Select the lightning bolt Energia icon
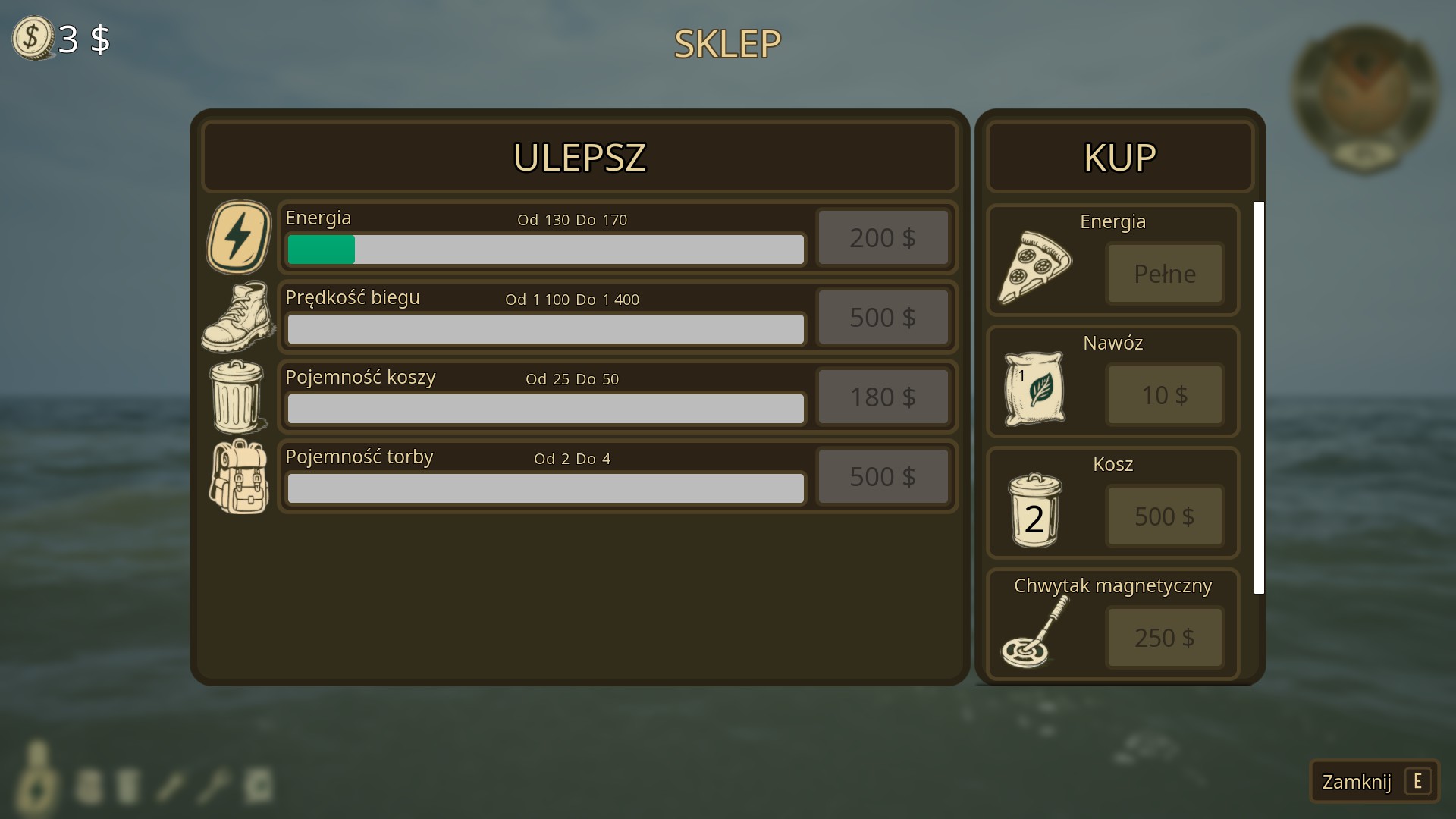Viewport: 1456px width, 819px height. [x=238, y=237]
